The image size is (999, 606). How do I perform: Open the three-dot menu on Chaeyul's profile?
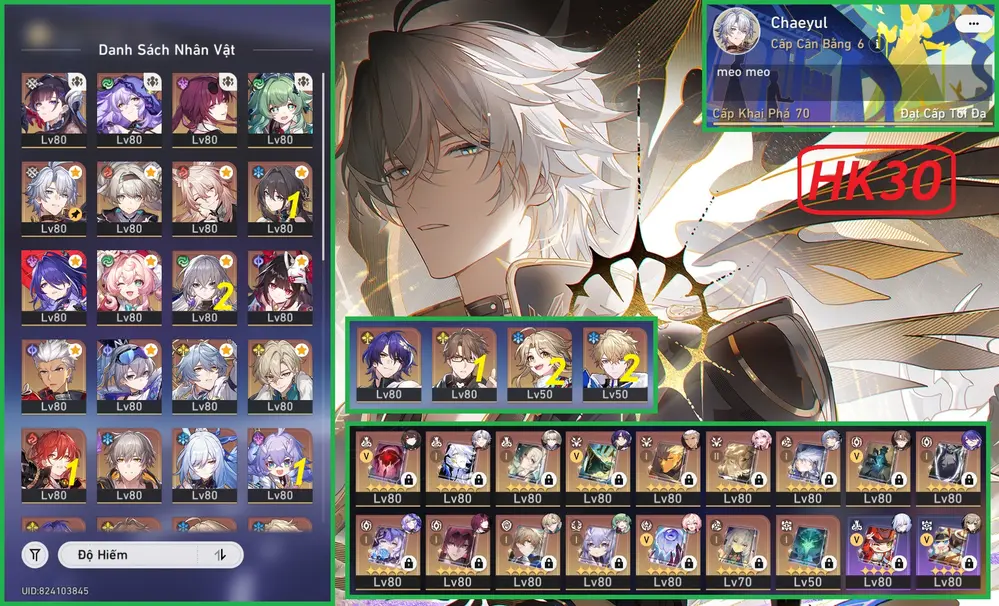click(967, 24)
